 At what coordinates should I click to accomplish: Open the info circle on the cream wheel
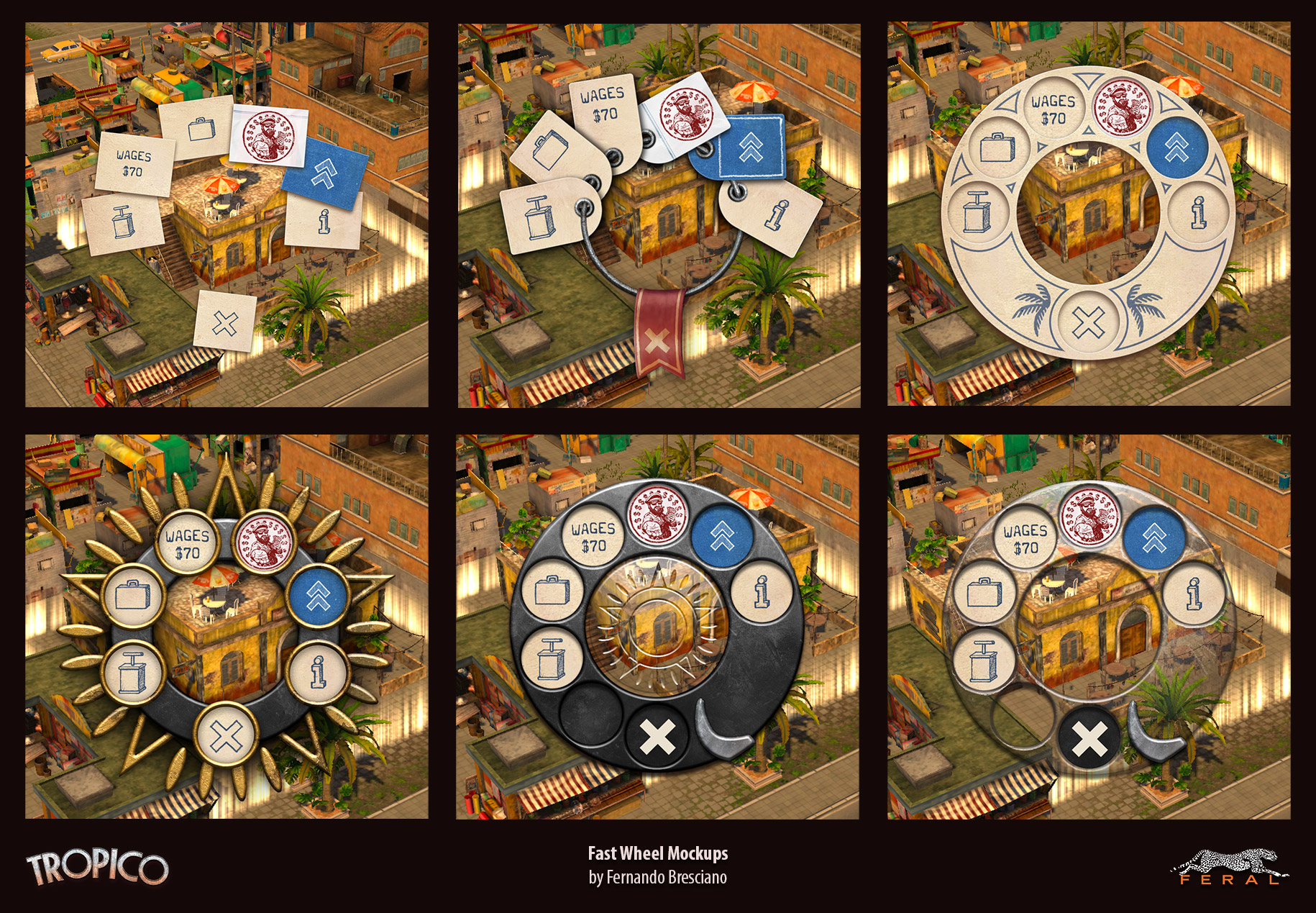coord(1197,212)
